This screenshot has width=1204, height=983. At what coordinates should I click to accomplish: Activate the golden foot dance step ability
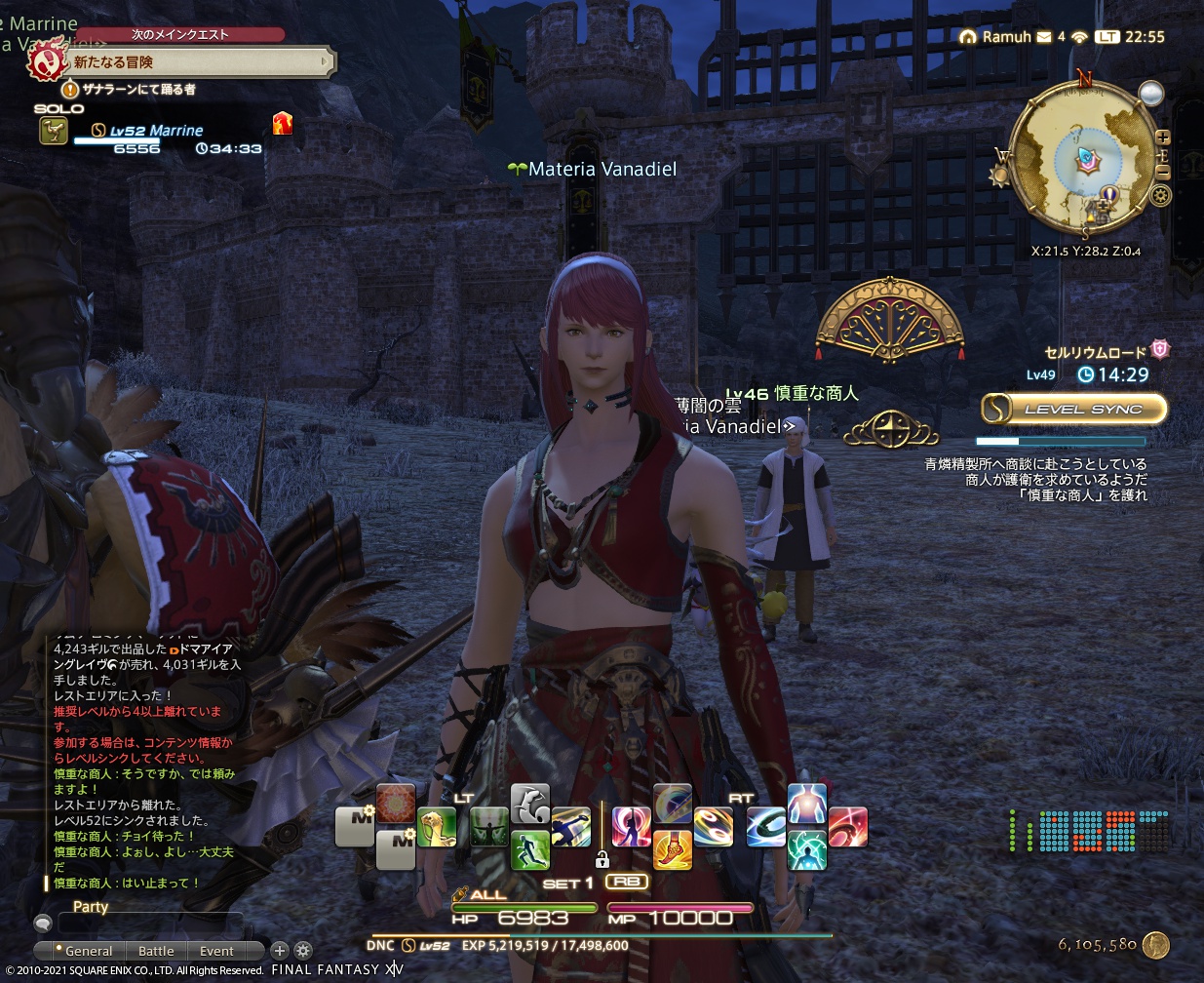click(x=673, y=848)
